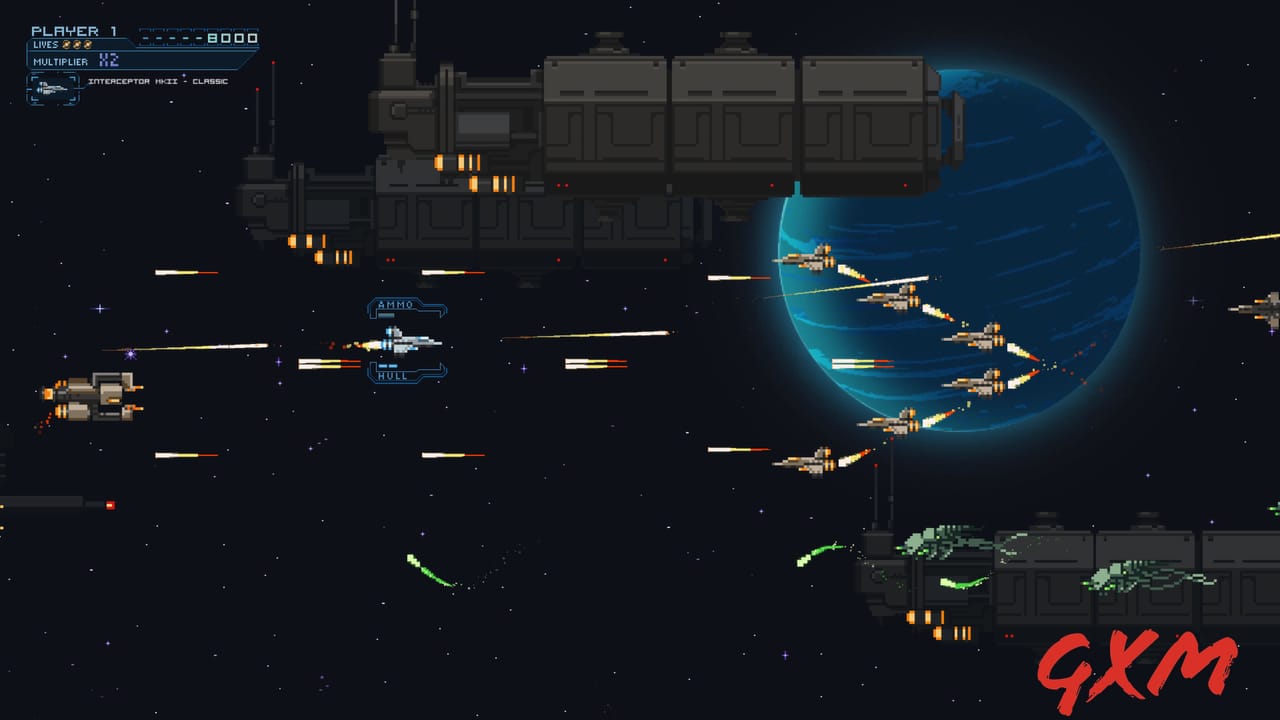Click the INTERCEPTOR MKII - CLASSIC text
Viewport: 1280px width, 720px height.
[157, 81]
